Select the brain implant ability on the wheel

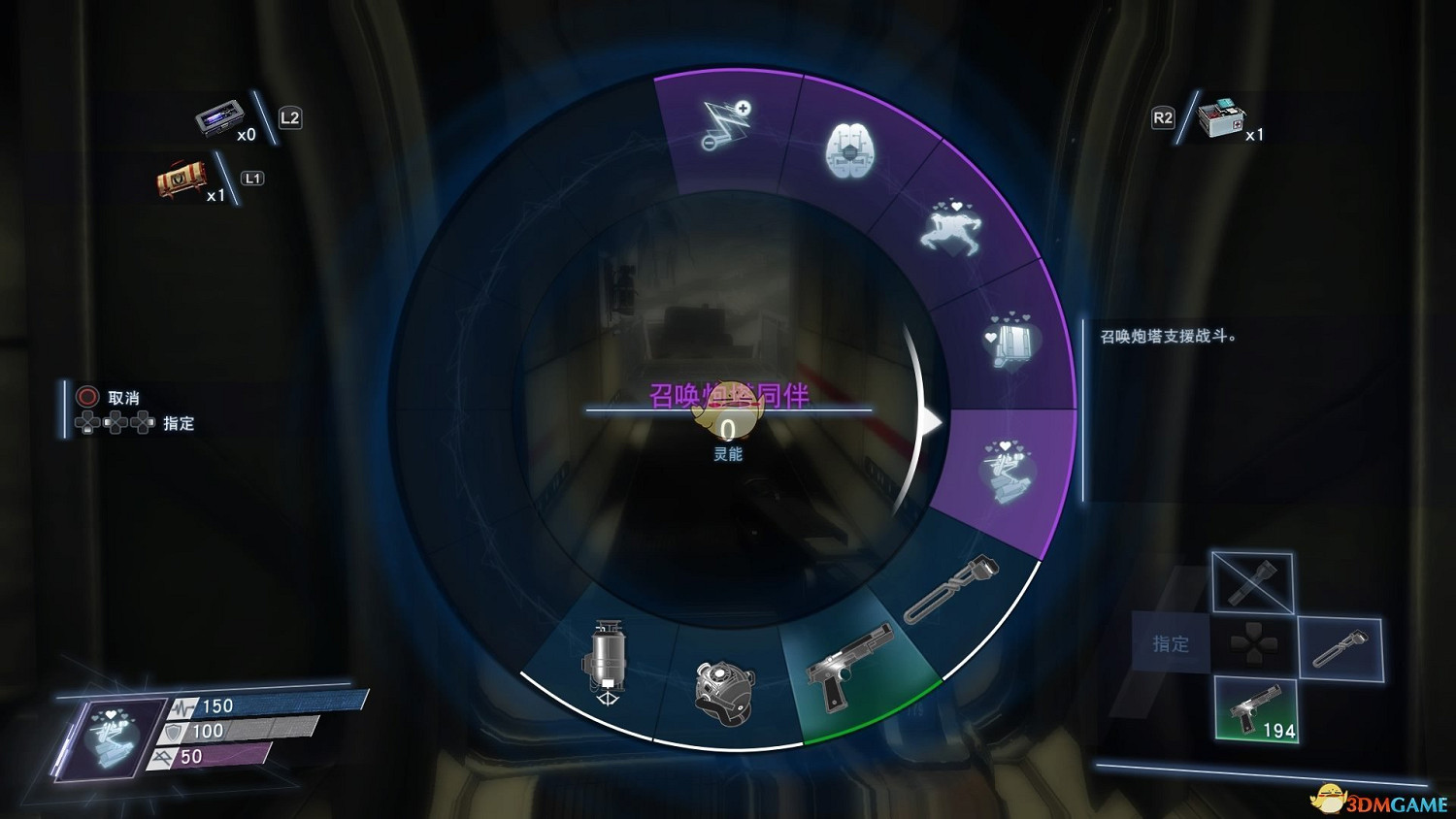click(x=849, y=150)
